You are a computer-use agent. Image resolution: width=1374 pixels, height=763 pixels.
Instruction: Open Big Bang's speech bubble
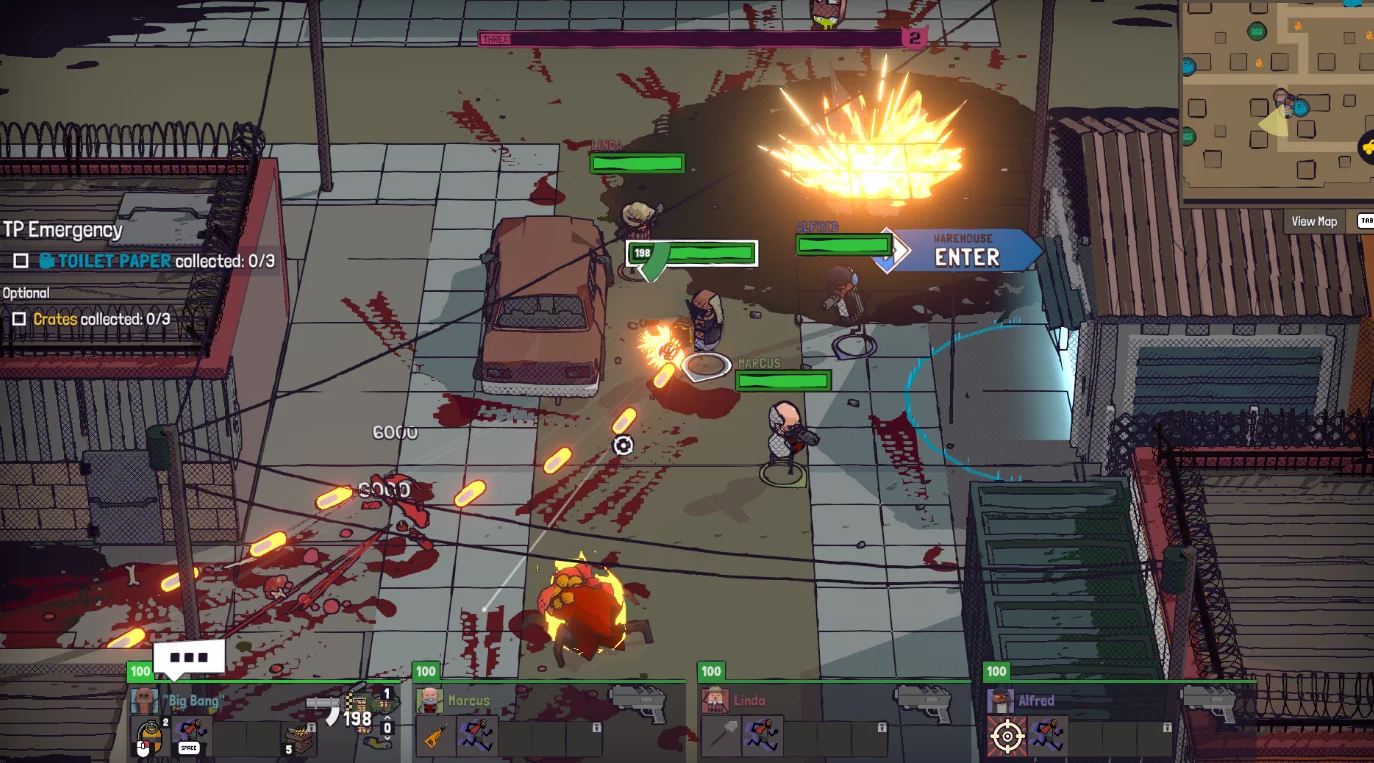(x=188, y=658)
